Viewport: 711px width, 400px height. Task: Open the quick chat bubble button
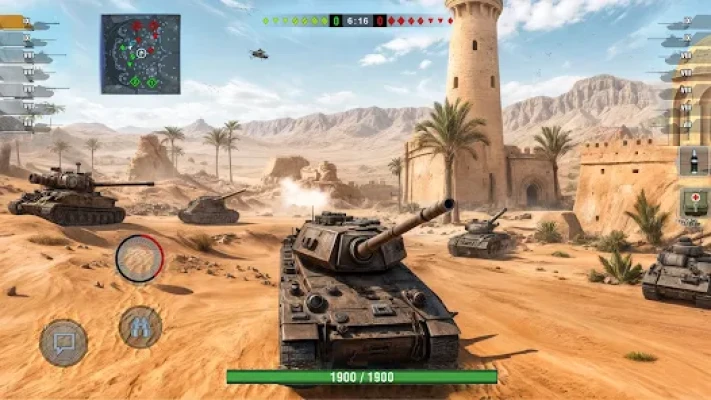[63, 343]
